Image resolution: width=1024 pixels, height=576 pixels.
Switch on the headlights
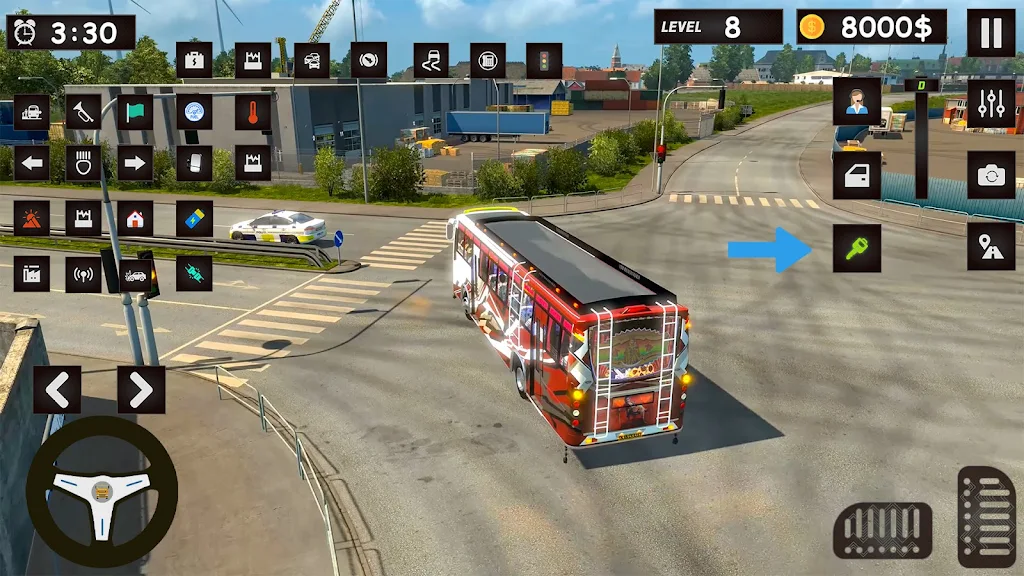coord(84,163)
